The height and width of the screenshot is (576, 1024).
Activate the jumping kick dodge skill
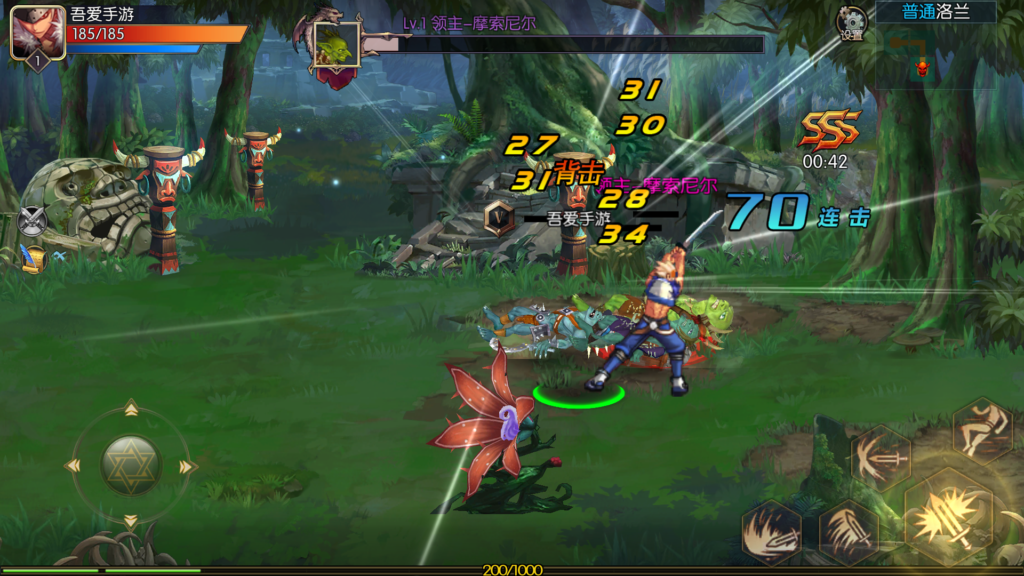(981, 430)
